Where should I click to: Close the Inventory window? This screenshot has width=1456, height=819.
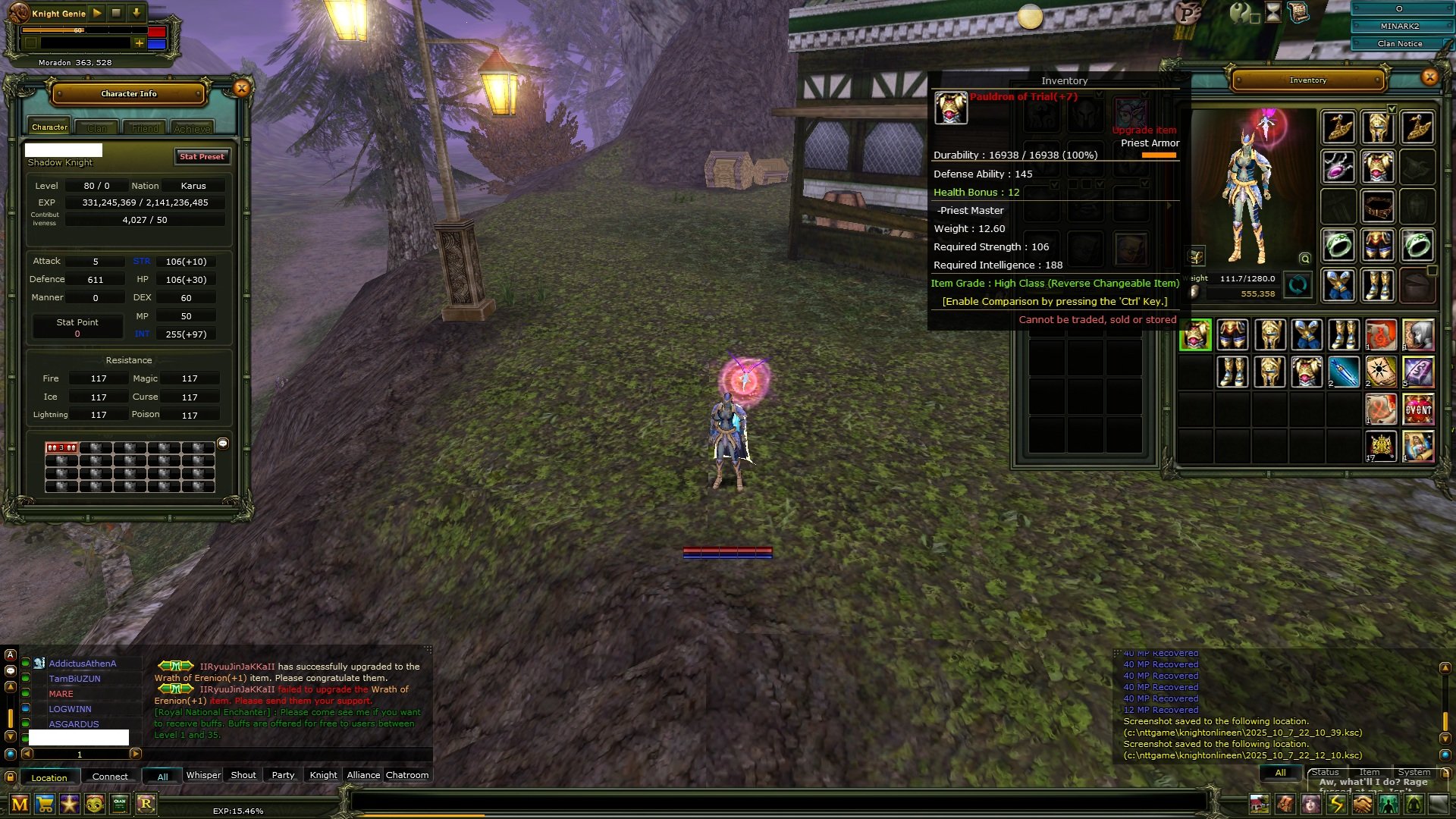(1429, 77)
